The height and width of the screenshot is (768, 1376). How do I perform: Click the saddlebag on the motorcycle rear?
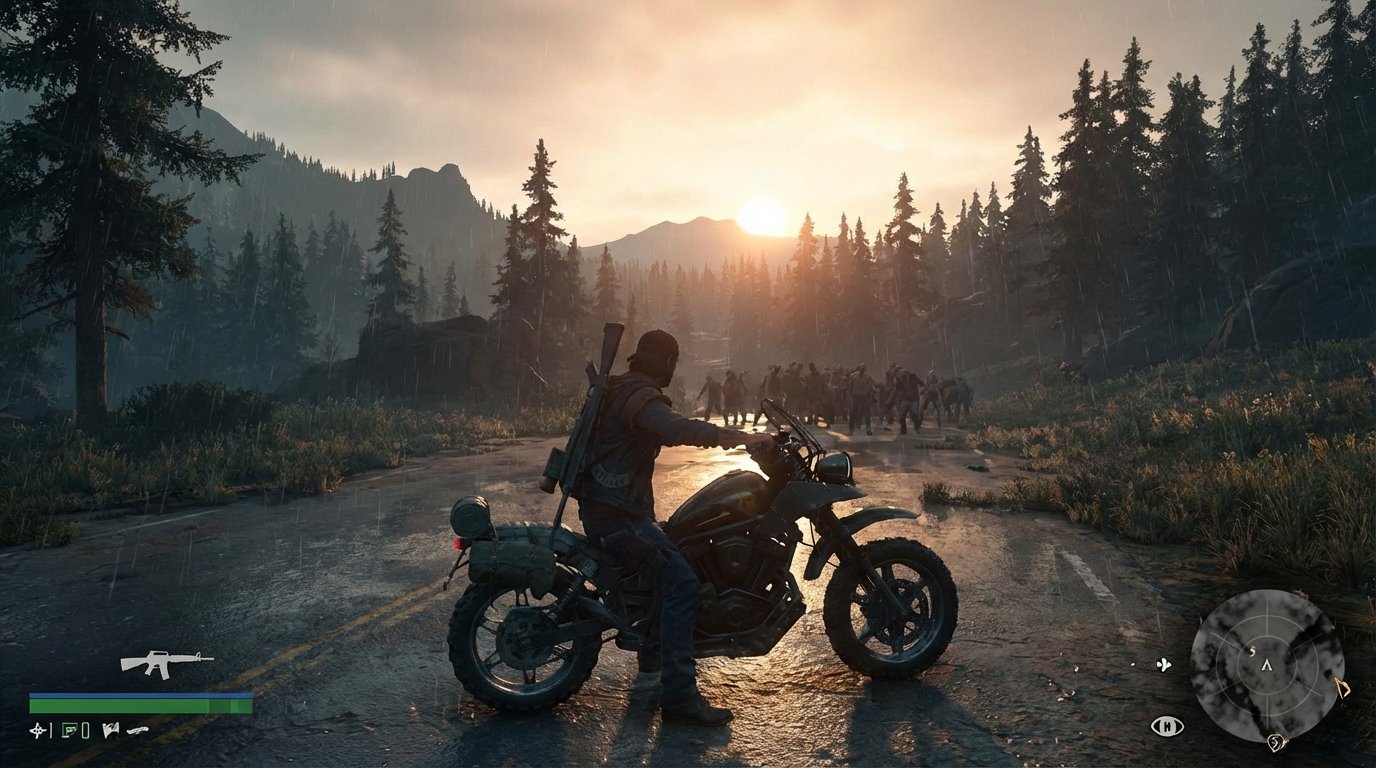[x=510, y=560]
